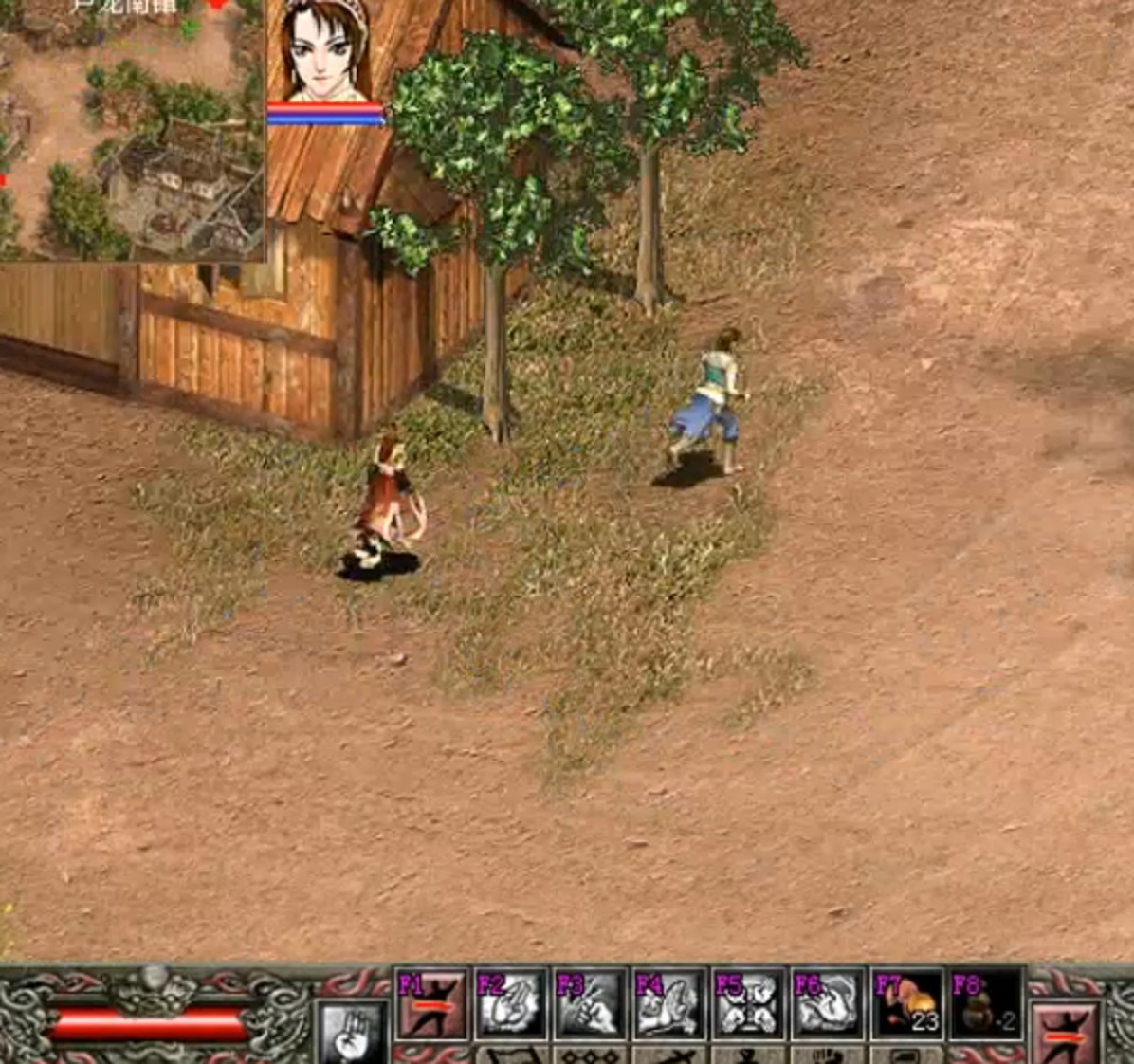Image resolution: width=1134 pixels, height=1064 pixels.
Task: Activate the F1 martial stance skill
Action: pyautogui.click(x=430, y=1003)
